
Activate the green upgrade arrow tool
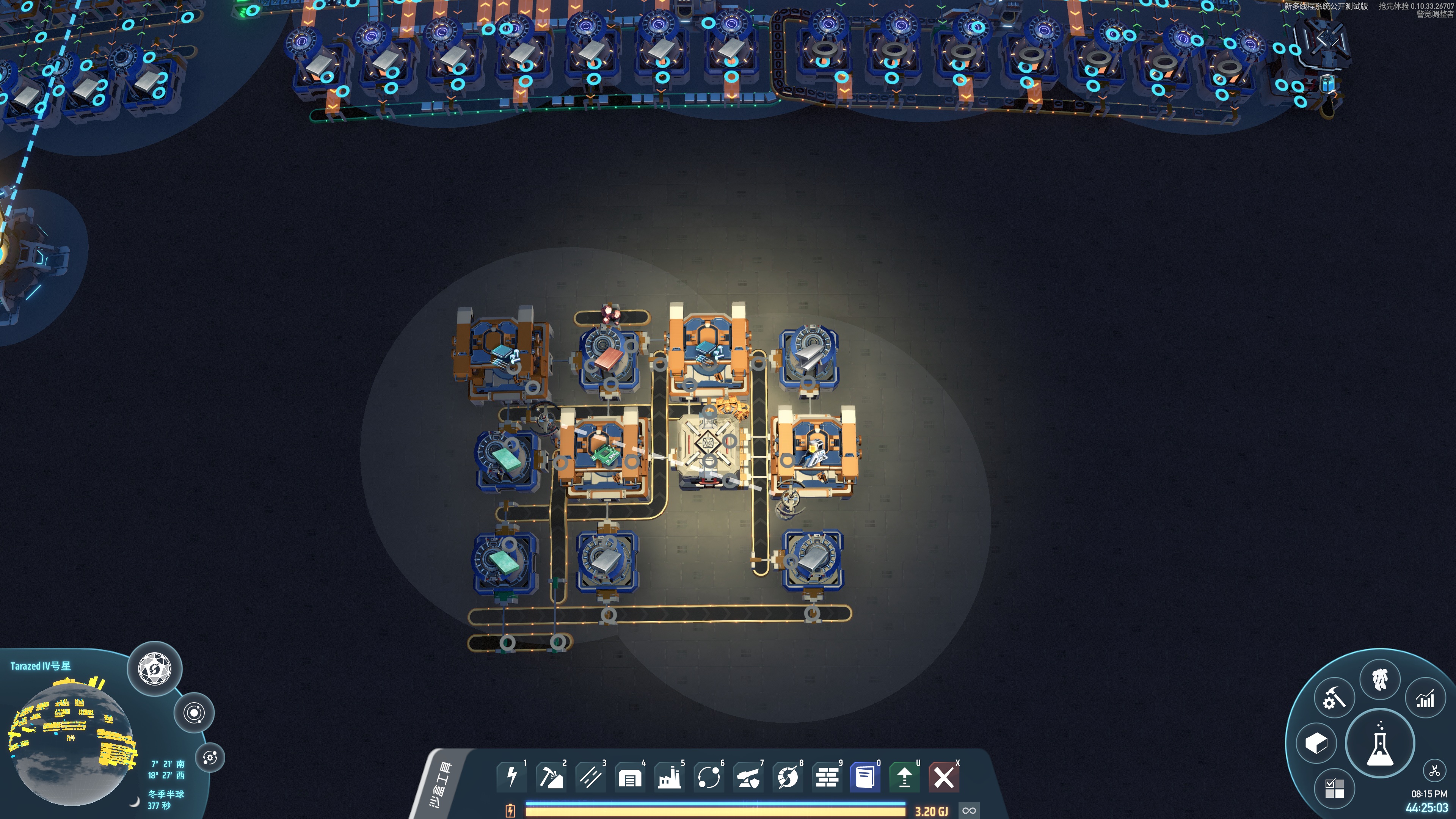click(904, 777)
